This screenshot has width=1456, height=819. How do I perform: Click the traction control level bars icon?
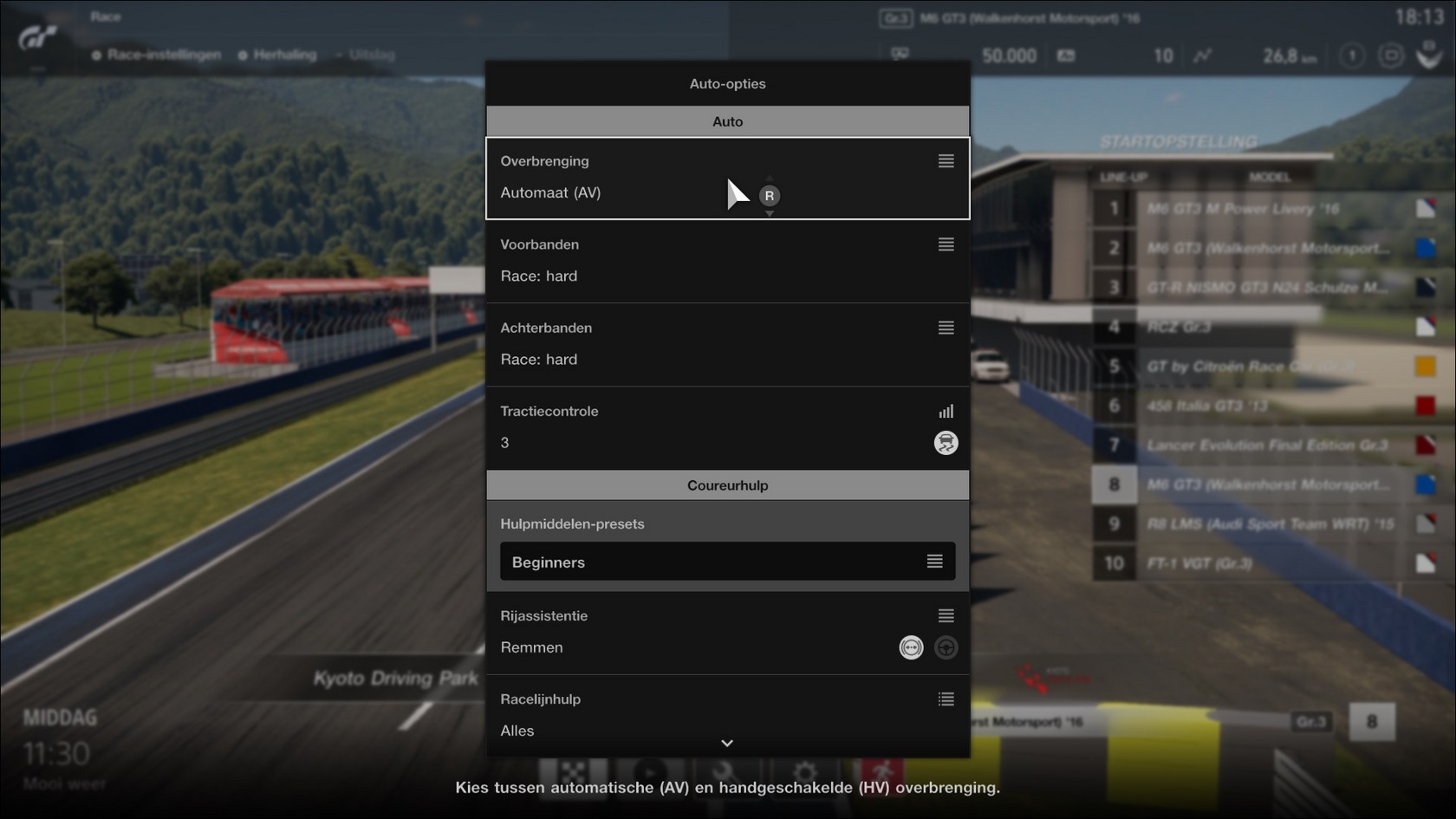point(948,411)
